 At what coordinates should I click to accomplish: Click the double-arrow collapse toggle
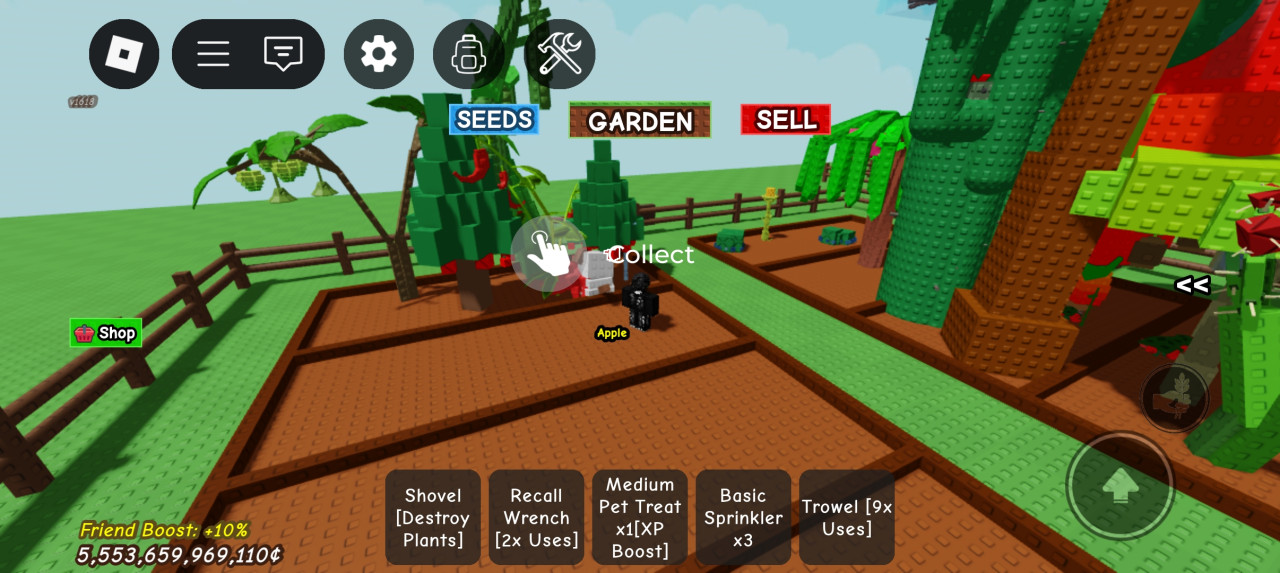pyautogui.click(x=1192, y=286)
